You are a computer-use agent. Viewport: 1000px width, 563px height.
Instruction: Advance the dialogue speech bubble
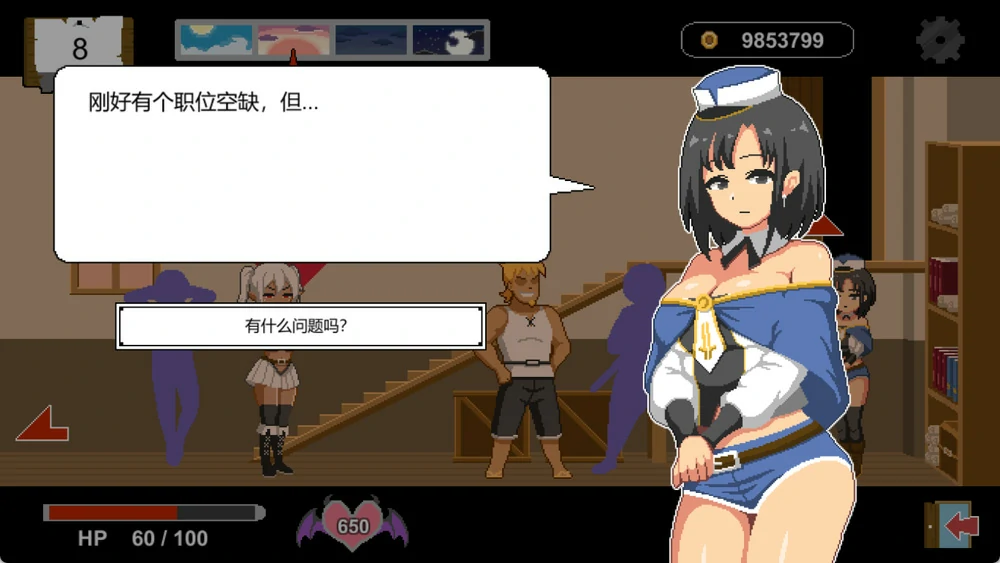[302, 165]
